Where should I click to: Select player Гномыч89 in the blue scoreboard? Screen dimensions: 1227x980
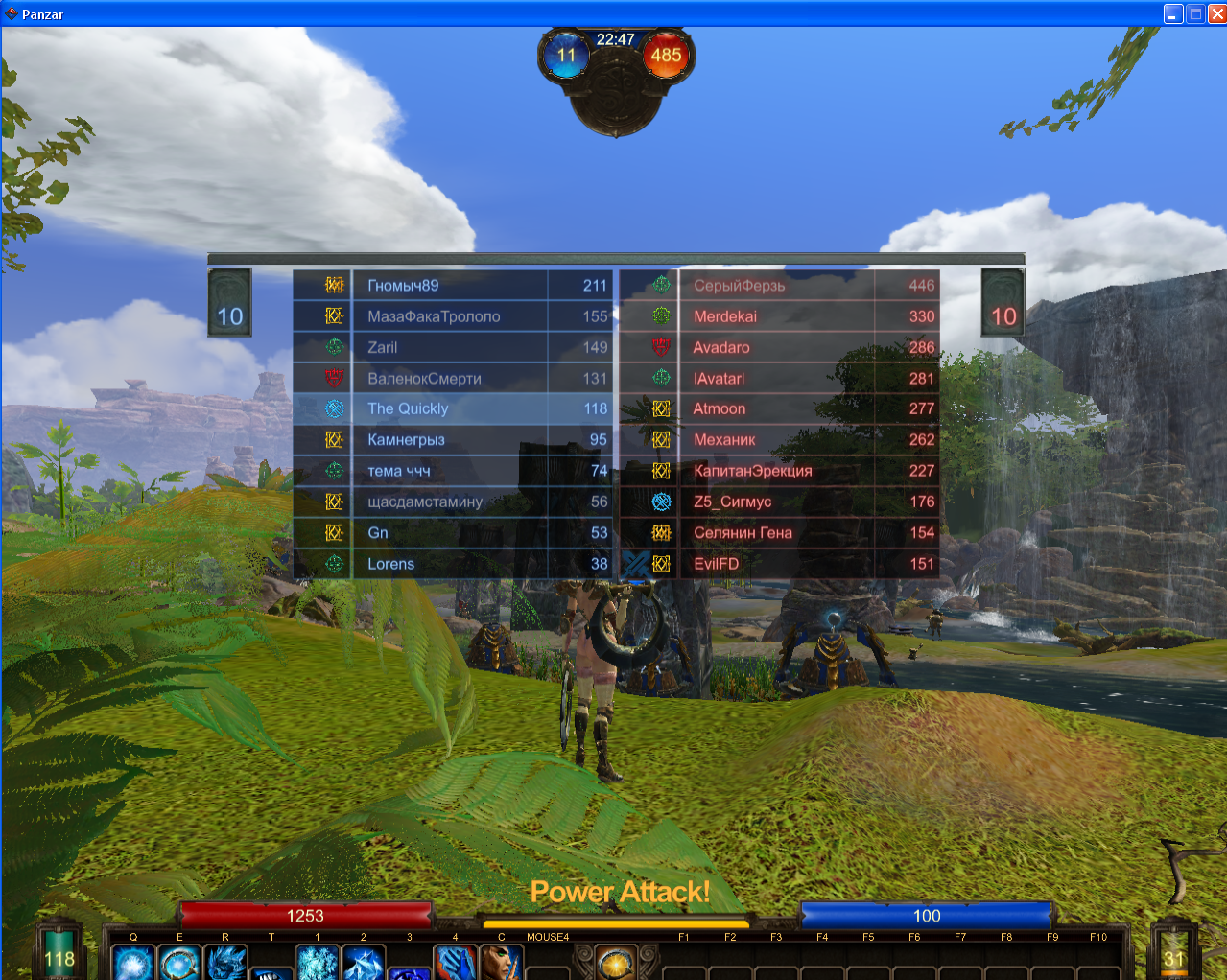(x=403, y=285)
